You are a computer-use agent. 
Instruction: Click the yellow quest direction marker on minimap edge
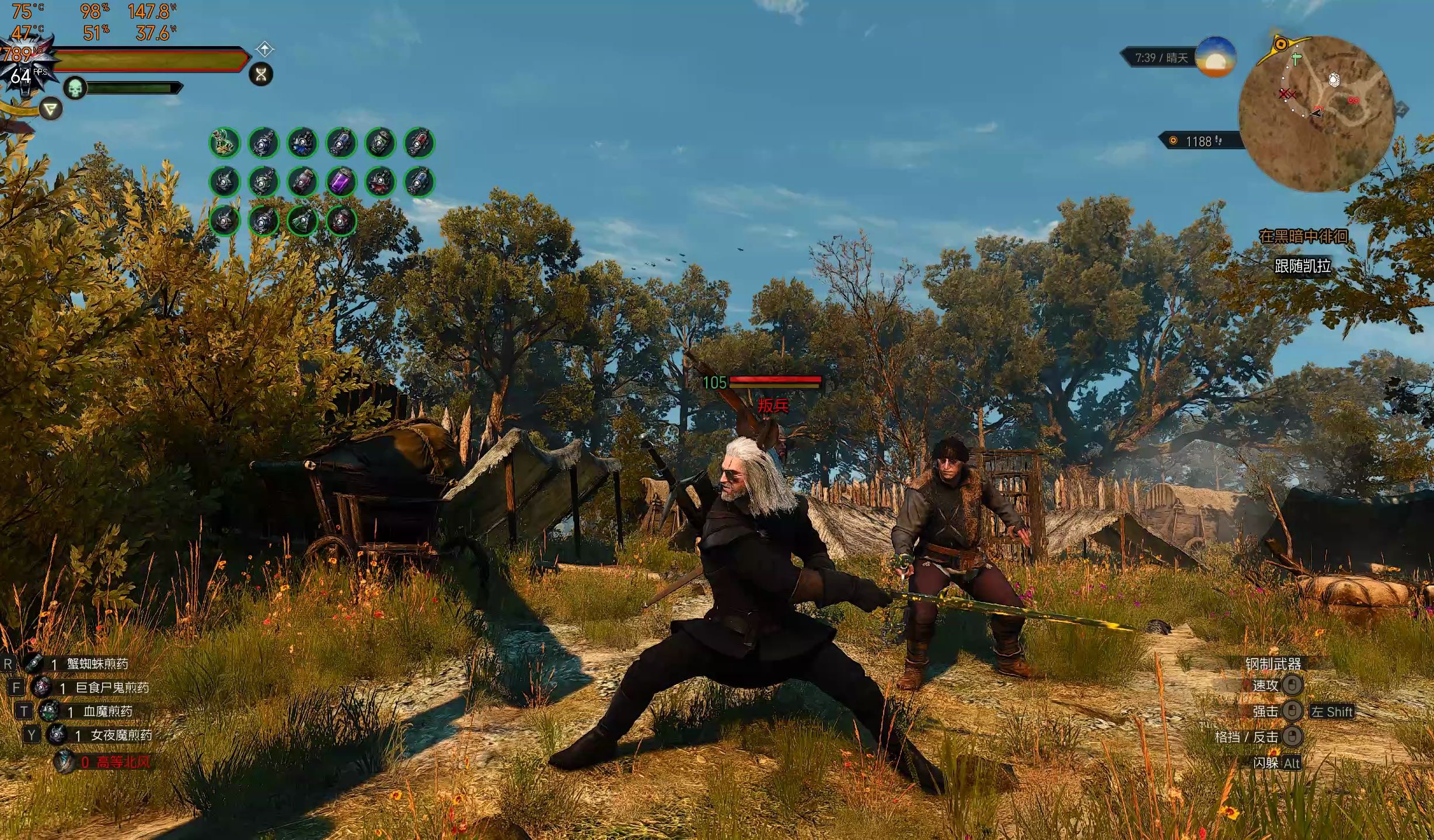click(x=1281, y=44)
